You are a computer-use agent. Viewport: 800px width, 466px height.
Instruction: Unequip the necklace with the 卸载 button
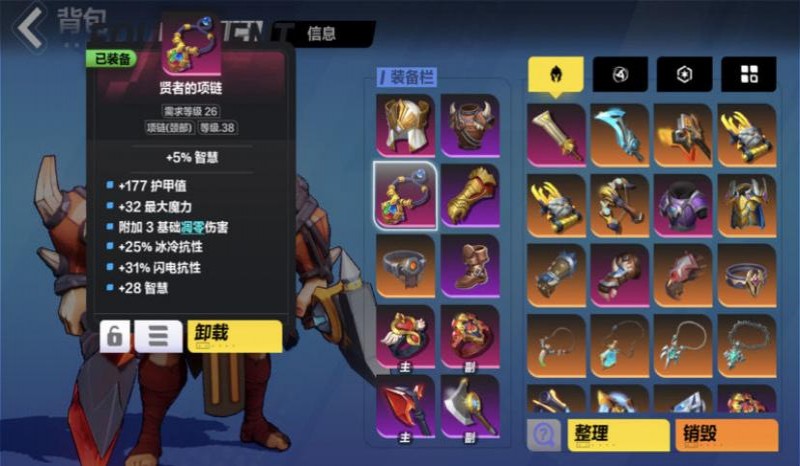coord(234,335)
